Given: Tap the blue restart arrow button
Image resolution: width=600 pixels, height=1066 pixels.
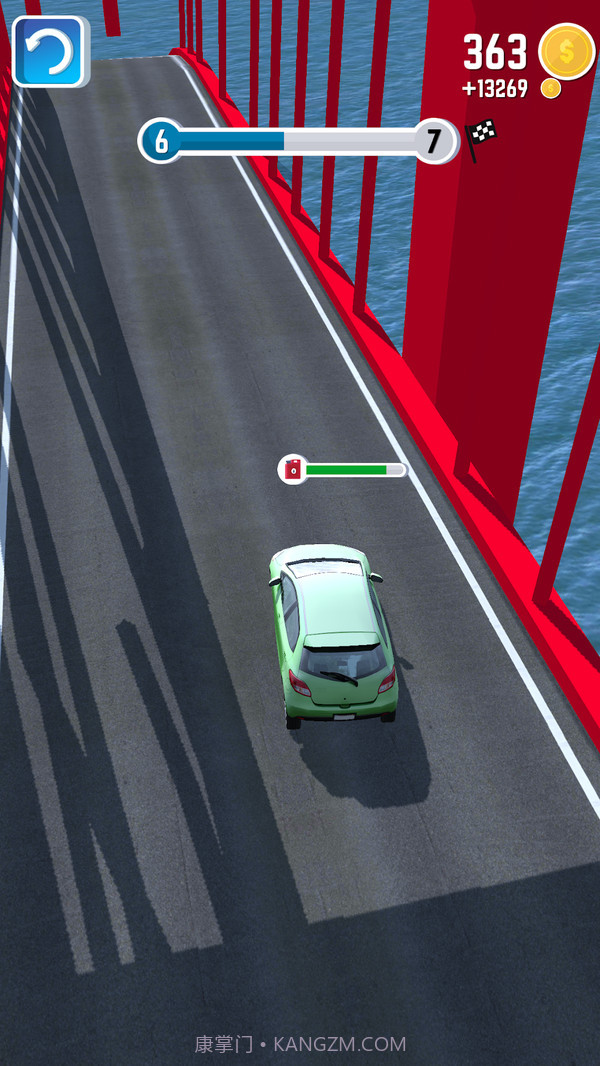Looking at the screenshot, I should pos(49,51).
